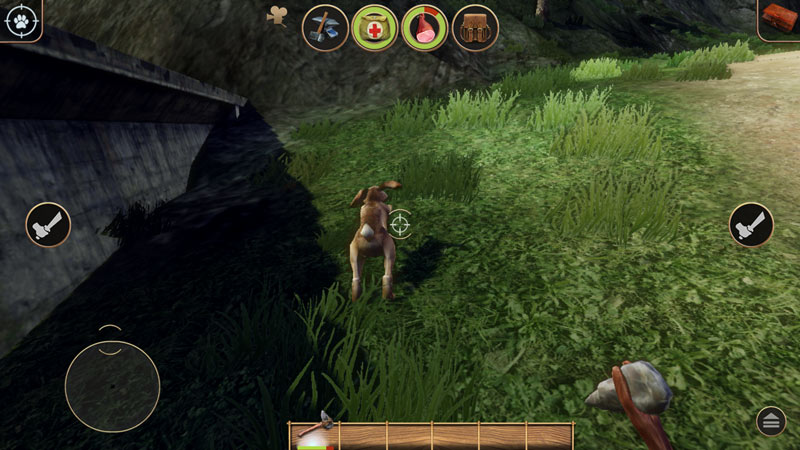Image resolution: width=800 pixels, height=450 pixels.
Task: Toggle the camera view icon
Action: [x=277, y=16]
